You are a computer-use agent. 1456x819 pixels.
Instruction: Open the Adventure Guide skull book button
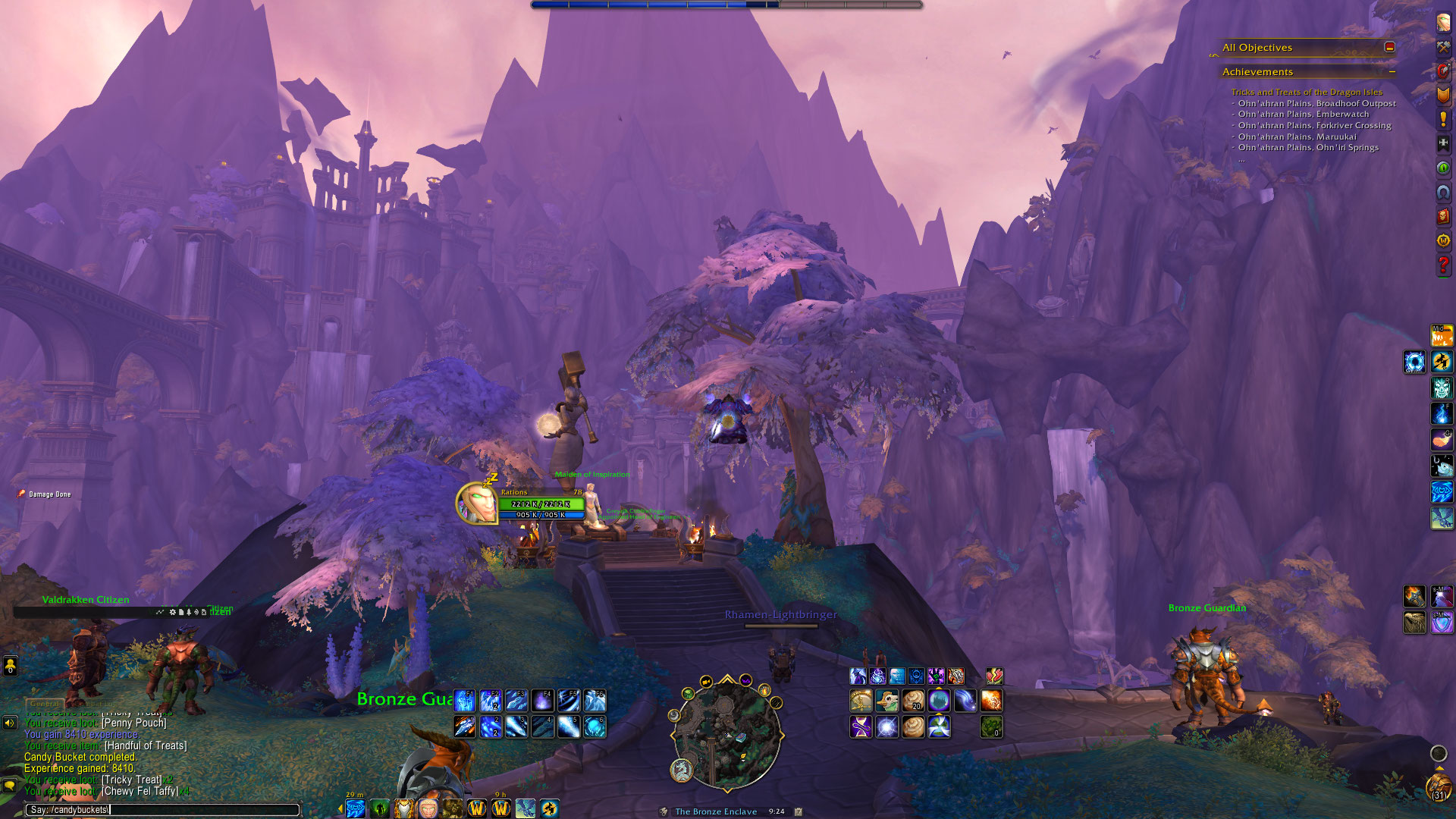tap(1443, 216)
